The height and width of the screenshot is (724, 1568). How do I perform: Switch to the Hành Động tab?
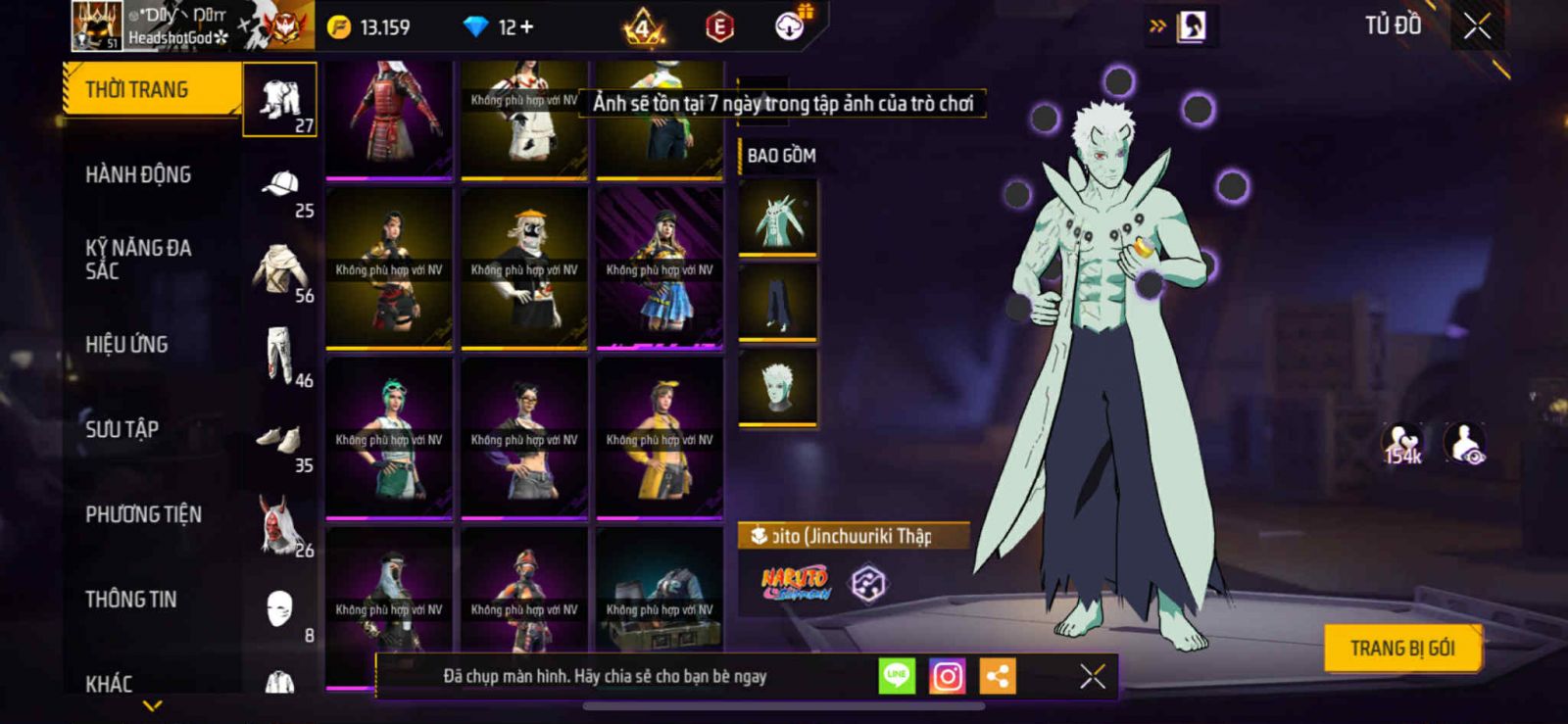pos(138,174)
